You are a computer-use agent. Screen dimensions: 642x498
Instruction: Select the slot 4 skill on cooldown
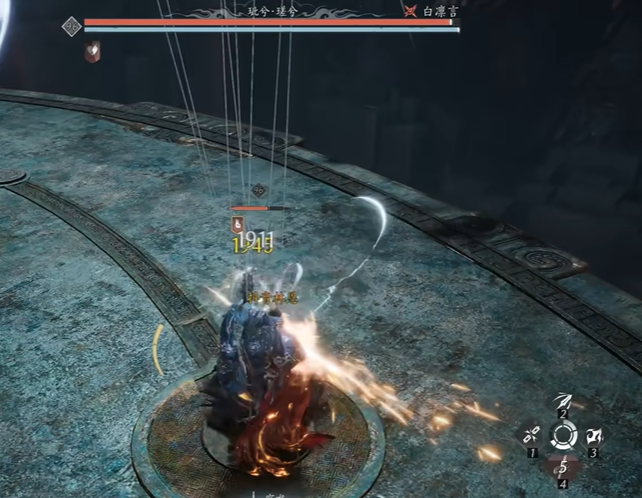point(563,468)
